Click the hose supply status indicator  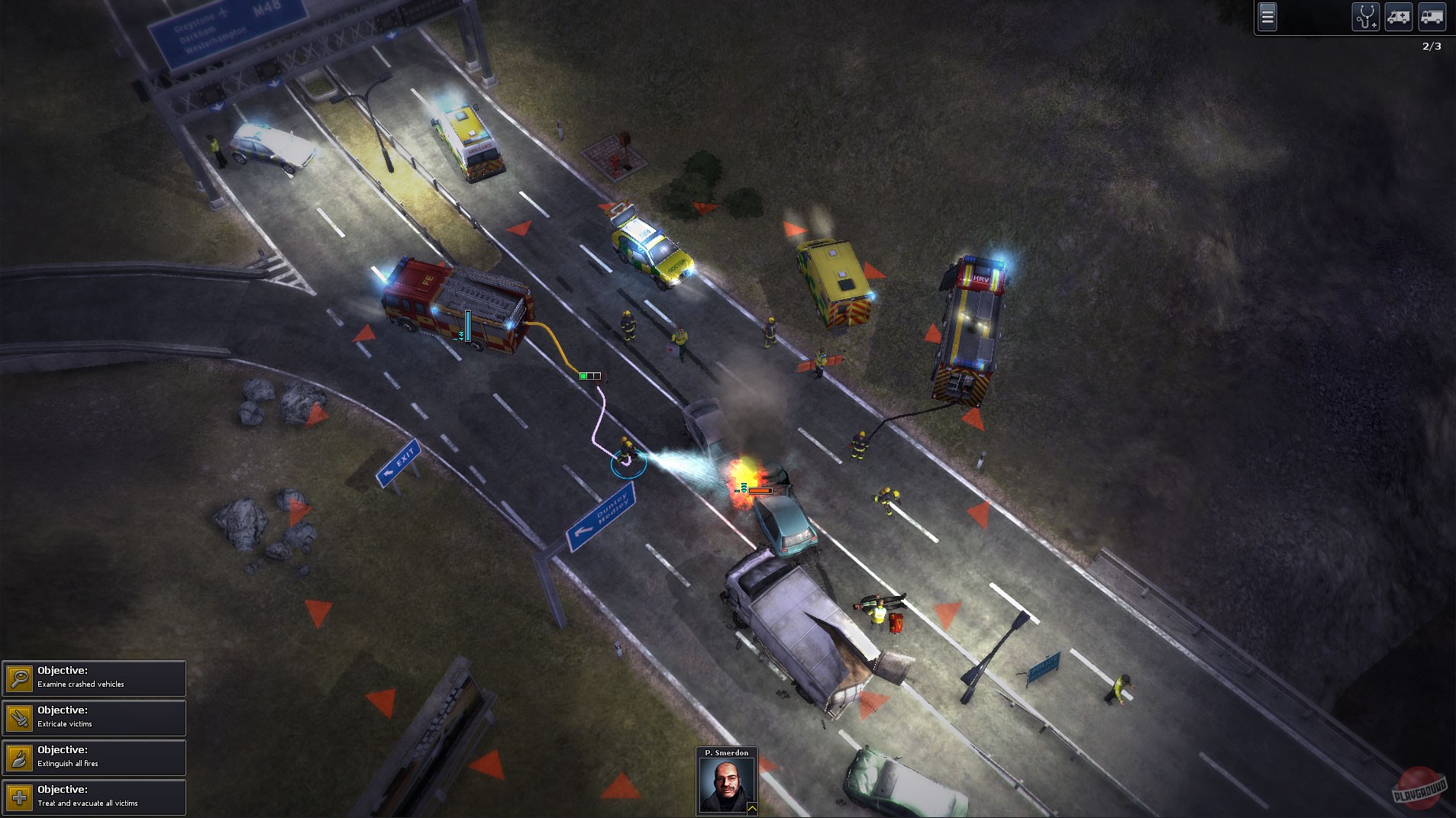[x=589, y=375]
